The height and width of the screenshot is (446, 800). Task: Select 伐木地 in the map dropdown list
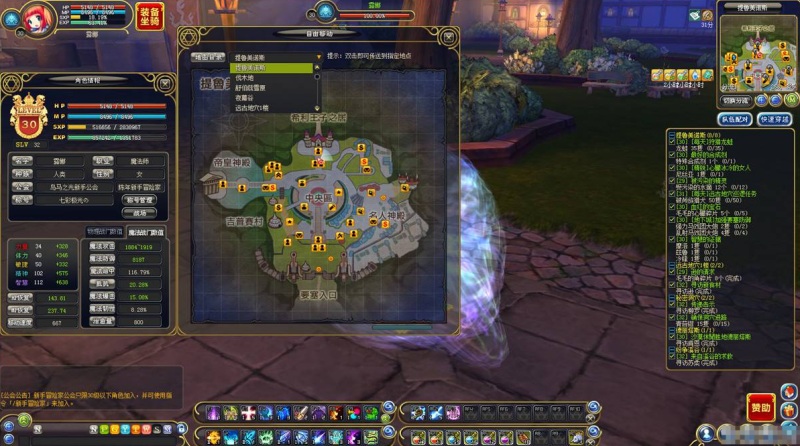(245, 77)
